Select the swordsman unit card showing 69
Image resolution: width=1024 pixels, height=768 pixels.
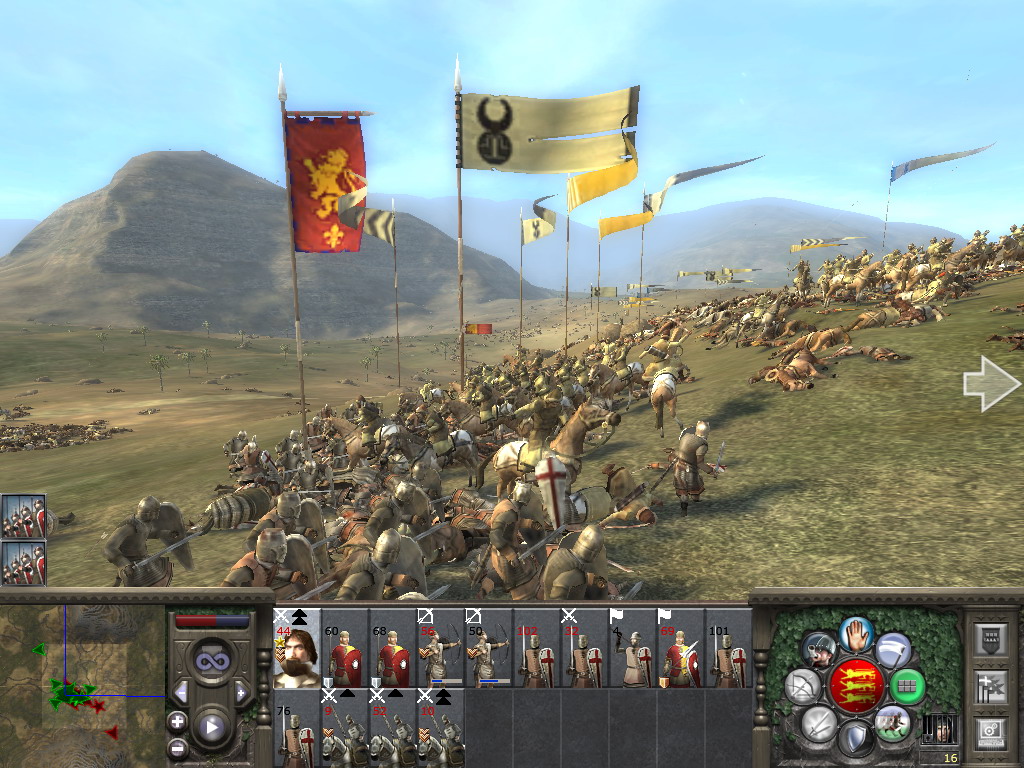[x=681, y=648]
